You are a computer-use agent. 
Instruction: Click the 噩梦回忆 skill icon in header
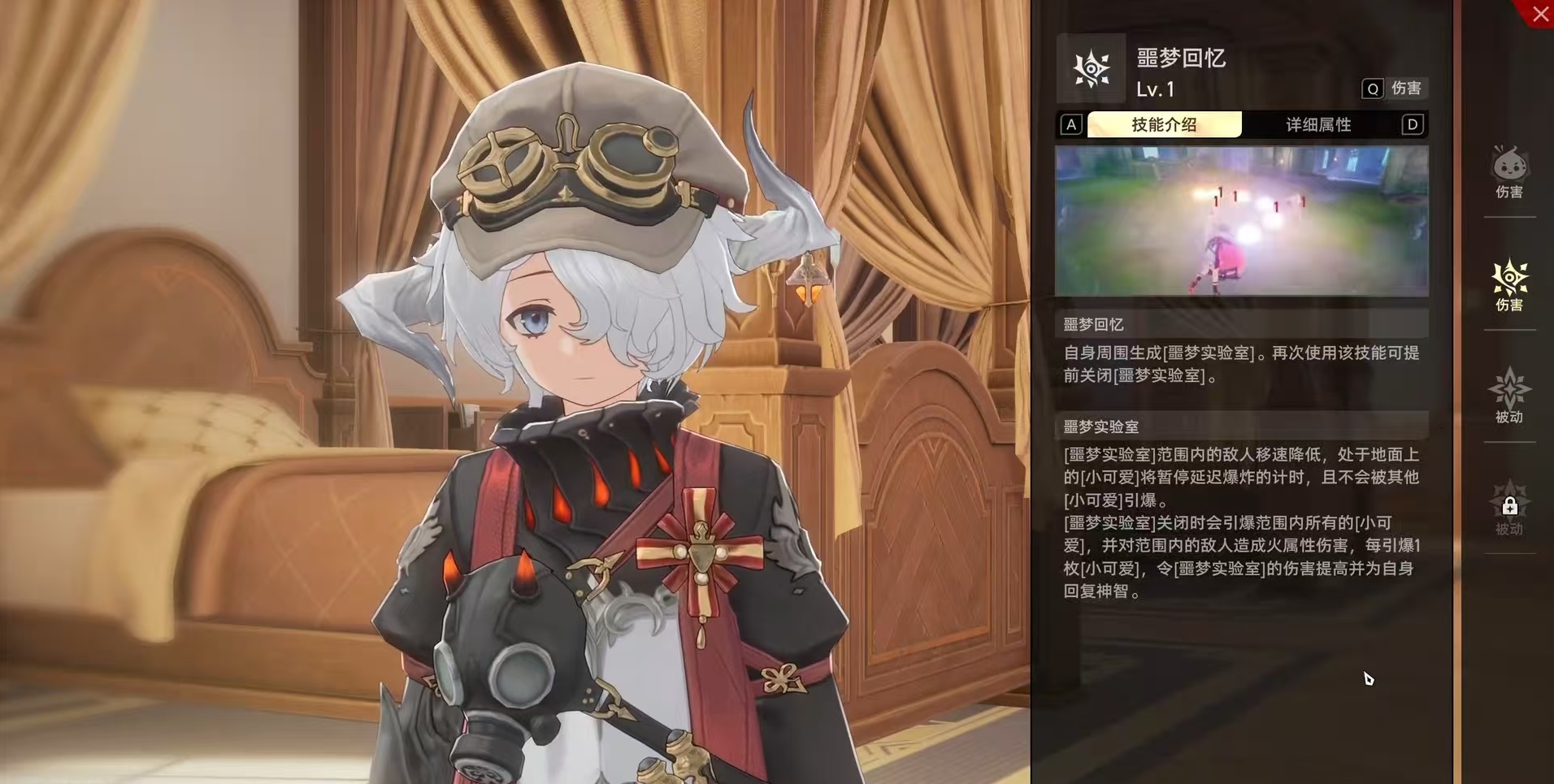pos(1091,68)
